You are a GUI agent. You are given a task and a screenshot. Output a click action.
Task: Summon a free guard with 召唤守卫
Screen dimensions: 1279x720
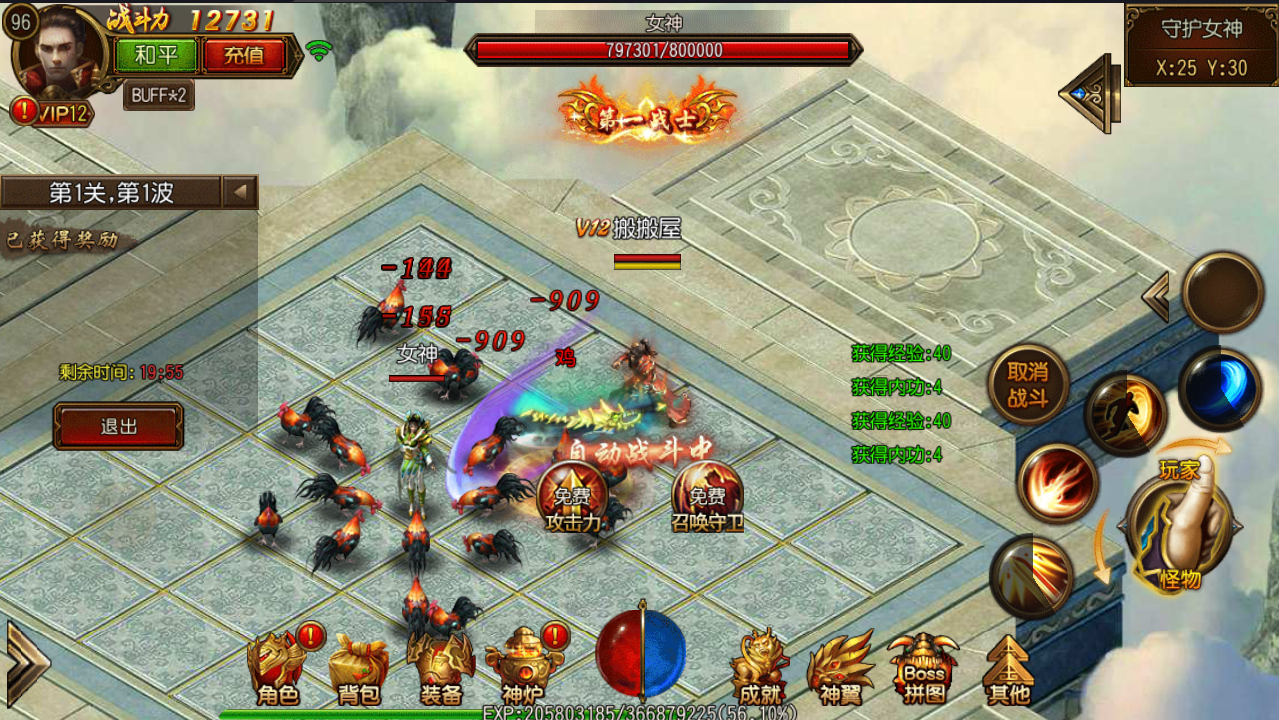tap(707, 497)
